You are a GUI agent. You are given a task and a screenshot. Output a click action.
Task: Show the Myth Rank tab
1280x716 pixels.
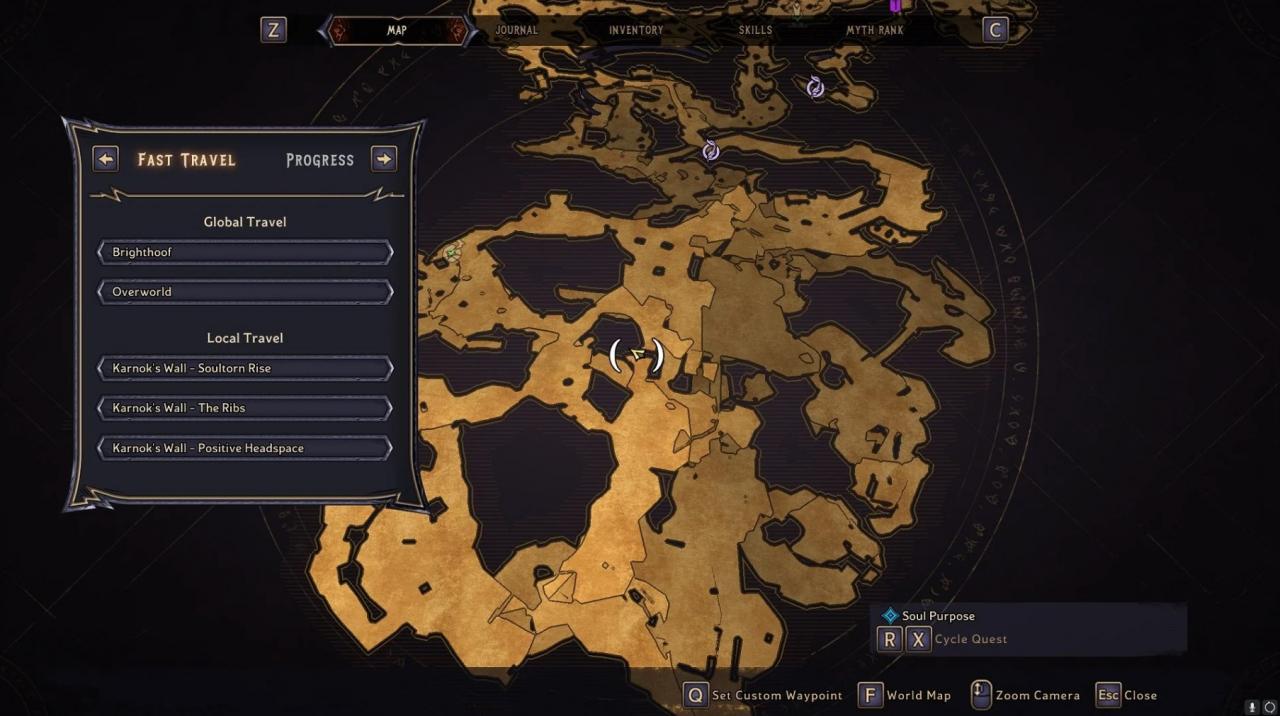coord(875,30)
